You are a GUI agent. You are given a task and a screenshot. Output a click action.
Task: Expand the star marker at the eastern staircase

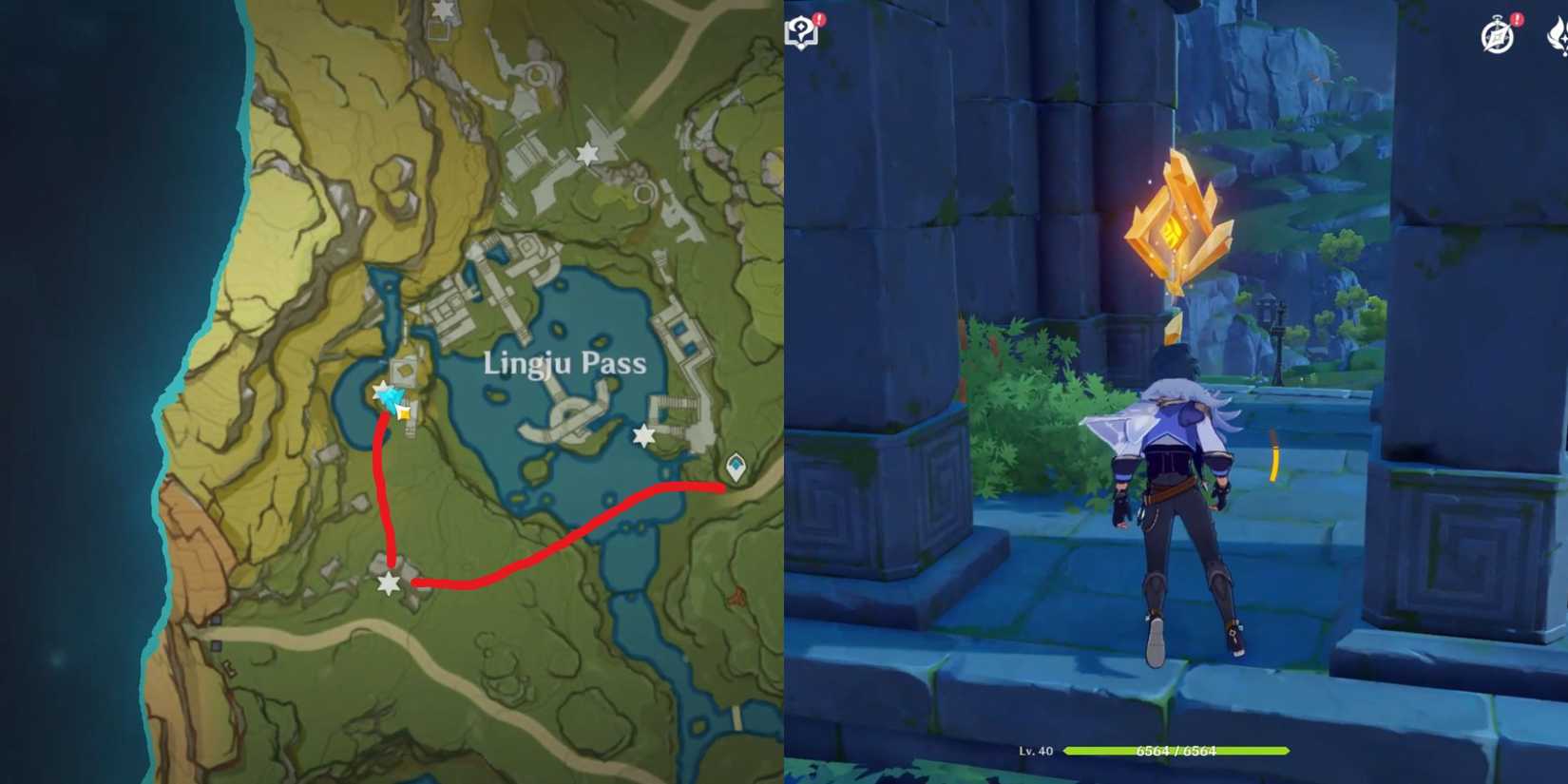[x=642, y=435]
